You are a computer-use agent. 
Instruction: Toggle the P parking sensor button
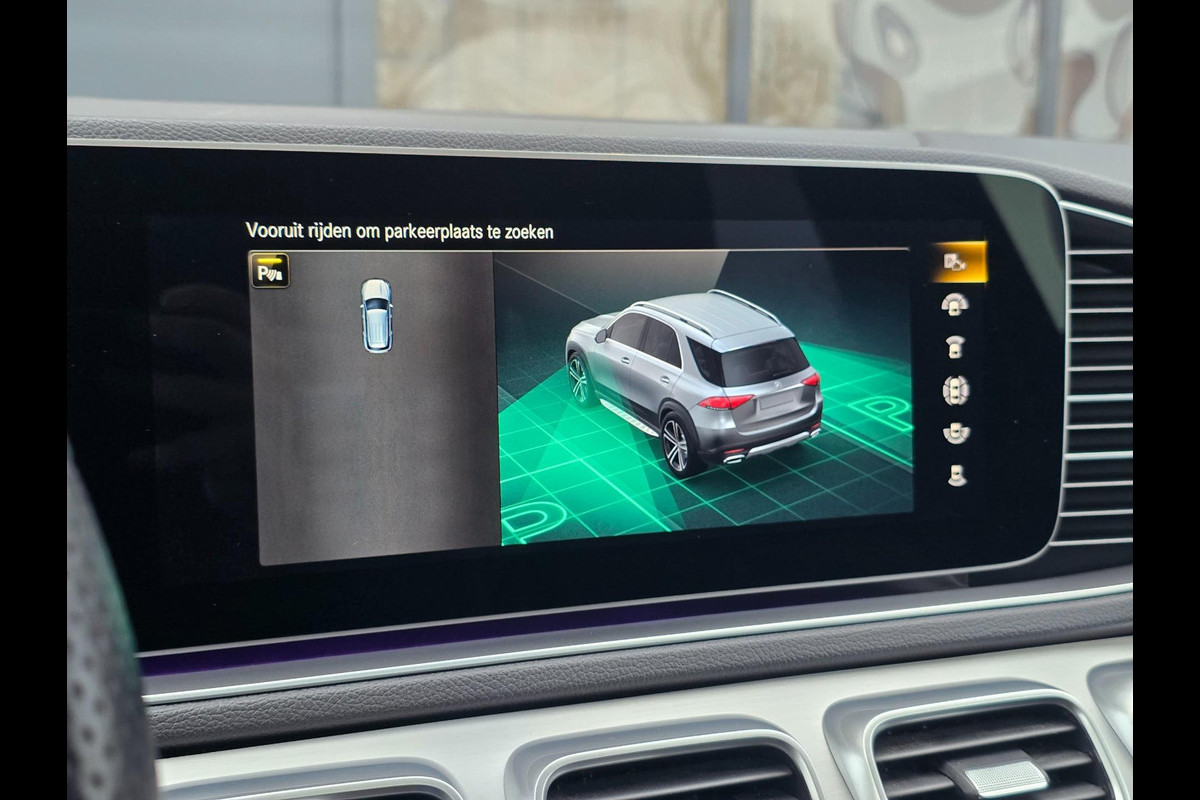pyautogui.click(x=270, y=270)
